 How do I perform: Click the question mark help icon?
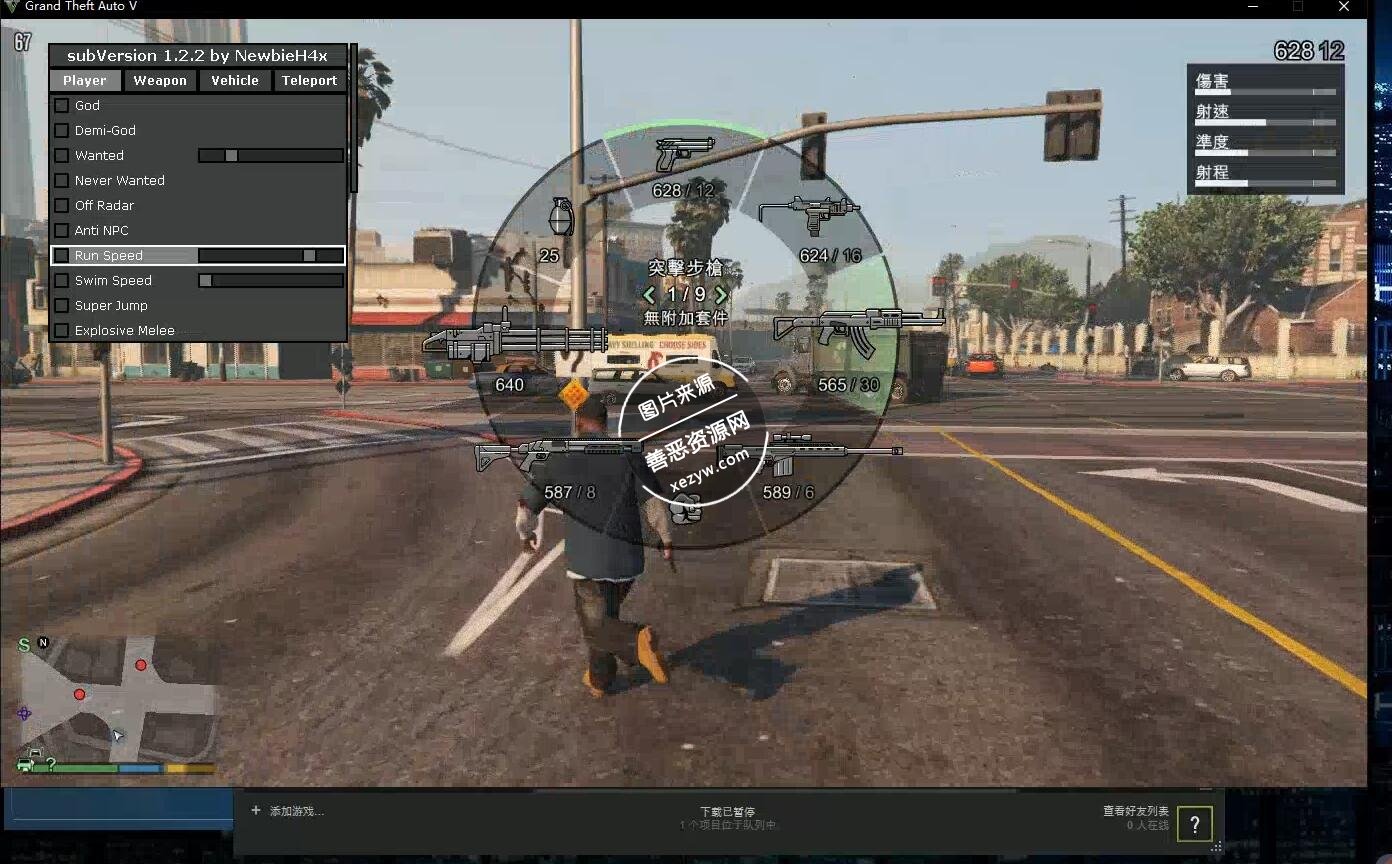pyautogui.click(x=1194, y=823)
